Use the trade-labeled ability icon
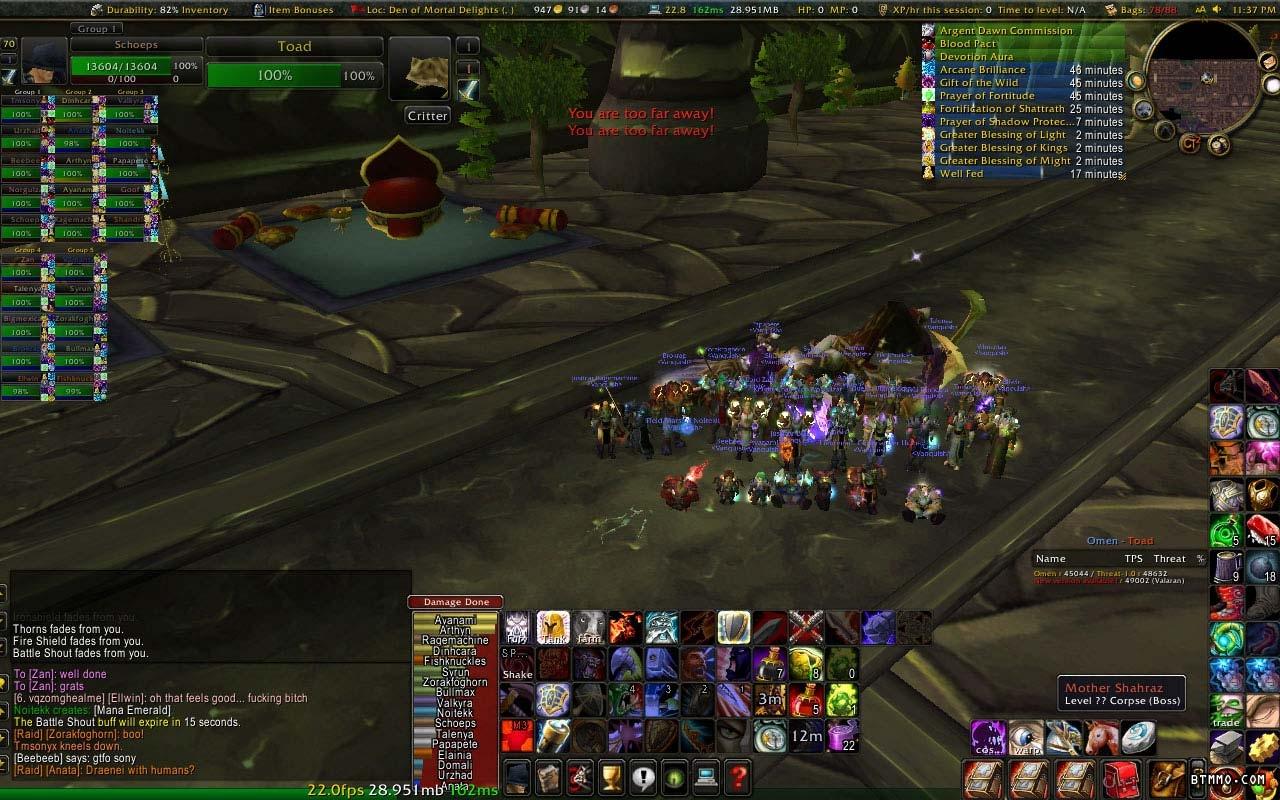 (1226, 710)
